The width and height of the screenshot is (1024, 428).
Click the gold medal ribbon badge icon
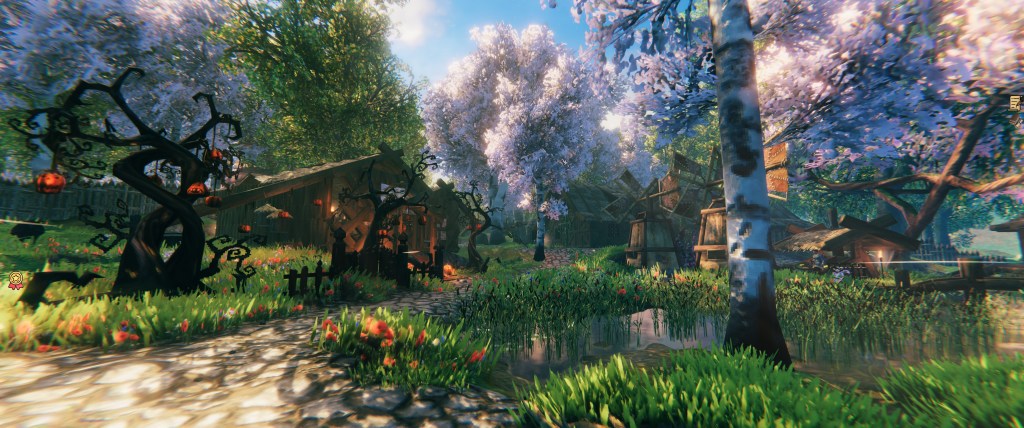[16, 281]
